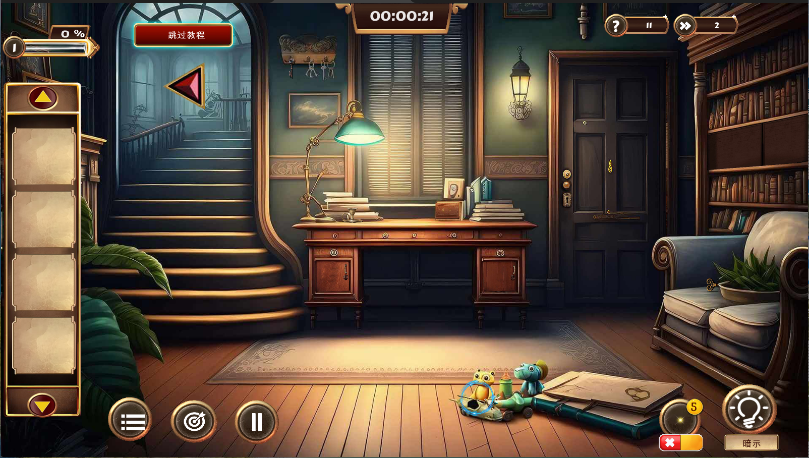Click the question mark help icon

[616, 26]
